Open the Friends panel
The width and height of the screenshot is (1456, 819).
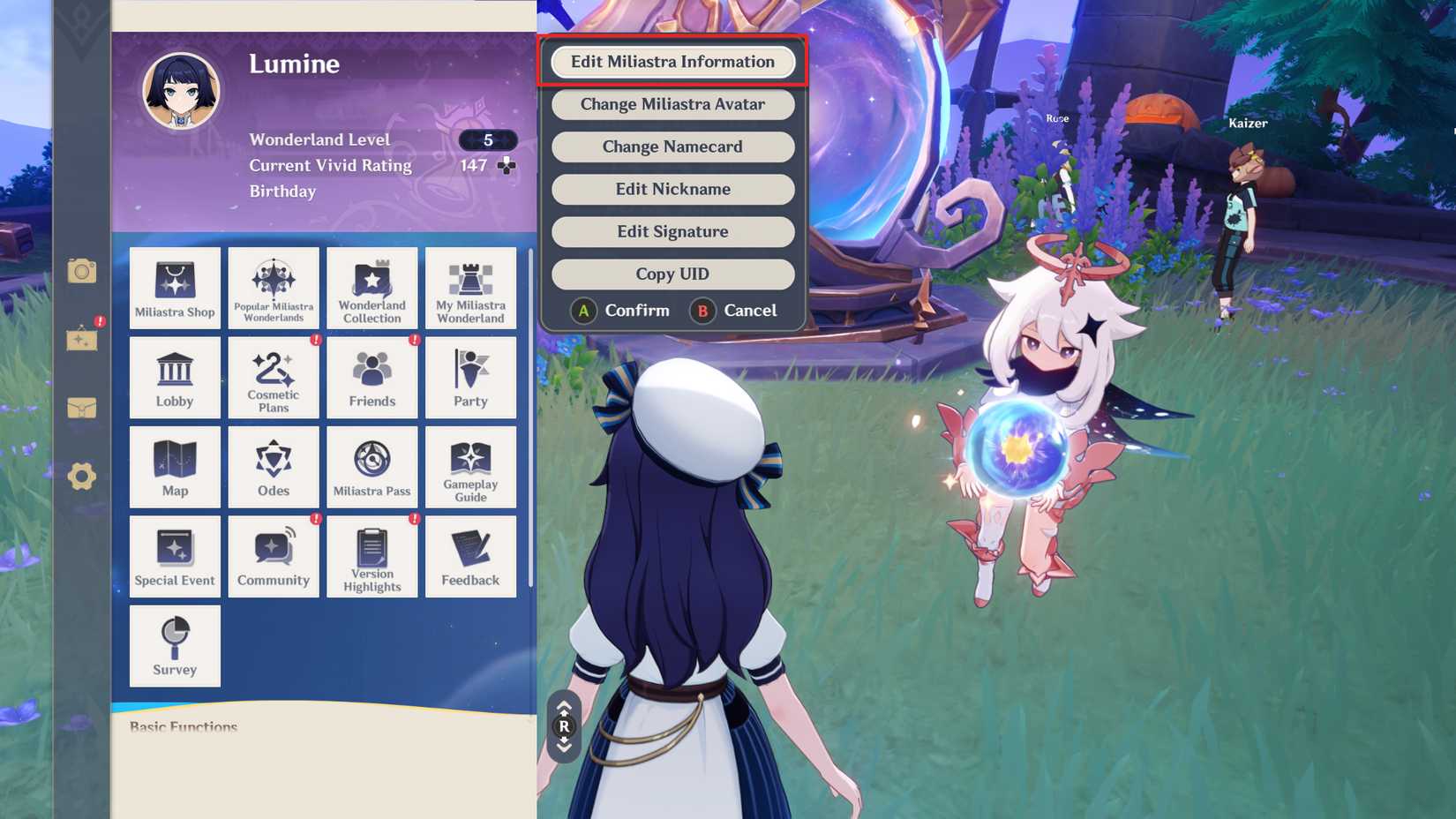372,377
